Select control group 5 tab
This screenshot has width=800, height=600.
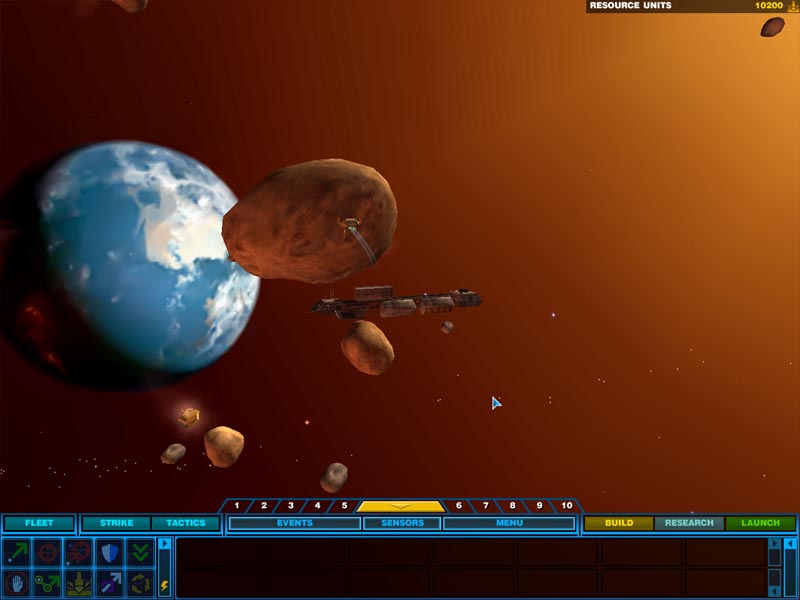[x=344, y=506]
